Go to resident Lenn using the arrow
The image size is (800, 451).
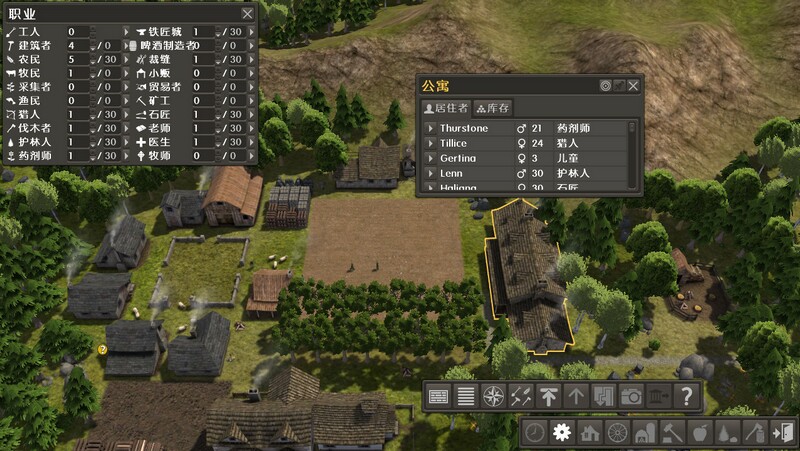click(431, 173)
